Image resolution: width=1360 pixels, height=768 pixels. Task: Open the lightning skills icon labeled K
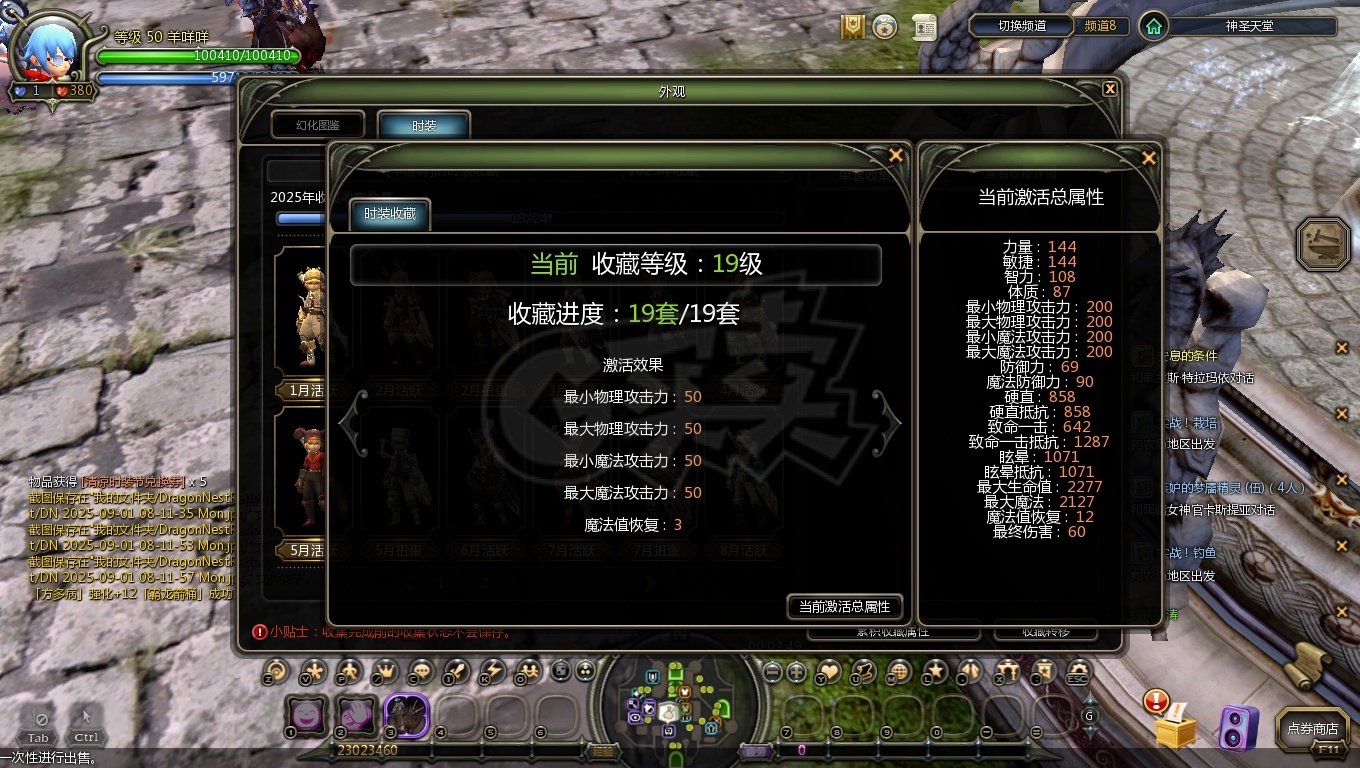494,672
